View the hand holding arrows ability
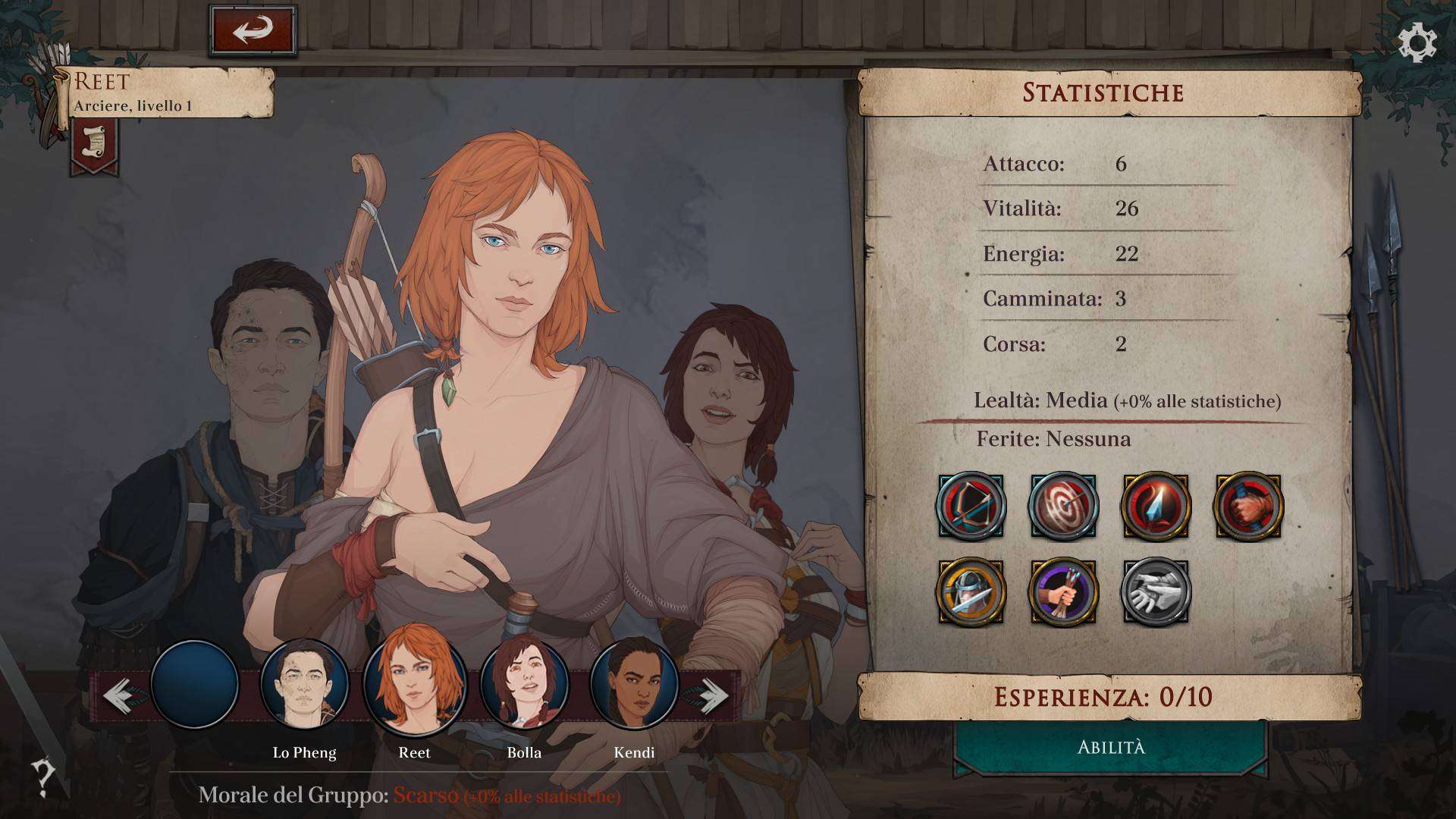Screen dimensions: 1456x819 1063,591
